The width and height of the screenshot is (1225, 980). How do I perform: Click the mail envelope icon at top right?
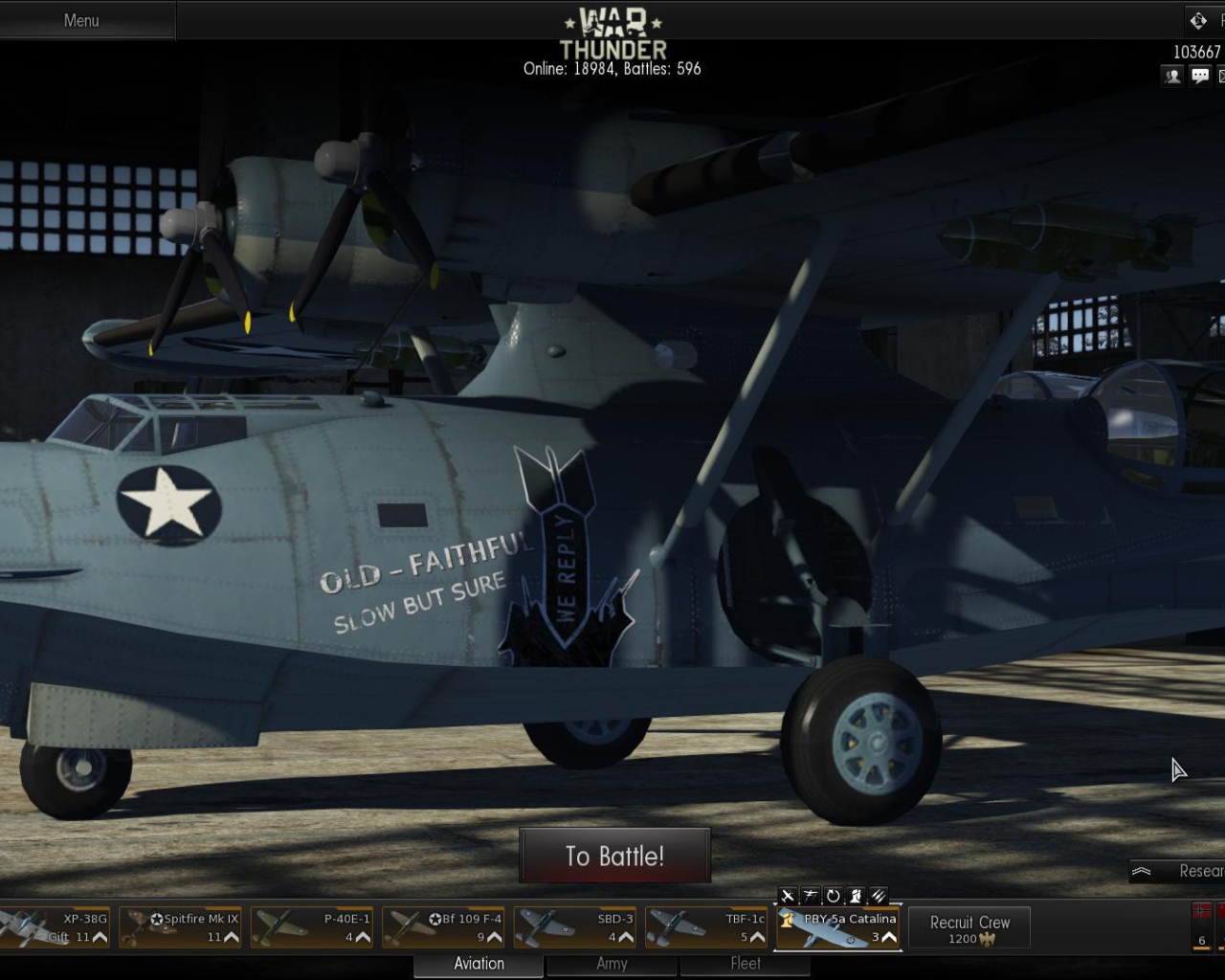click(1221, 76)
